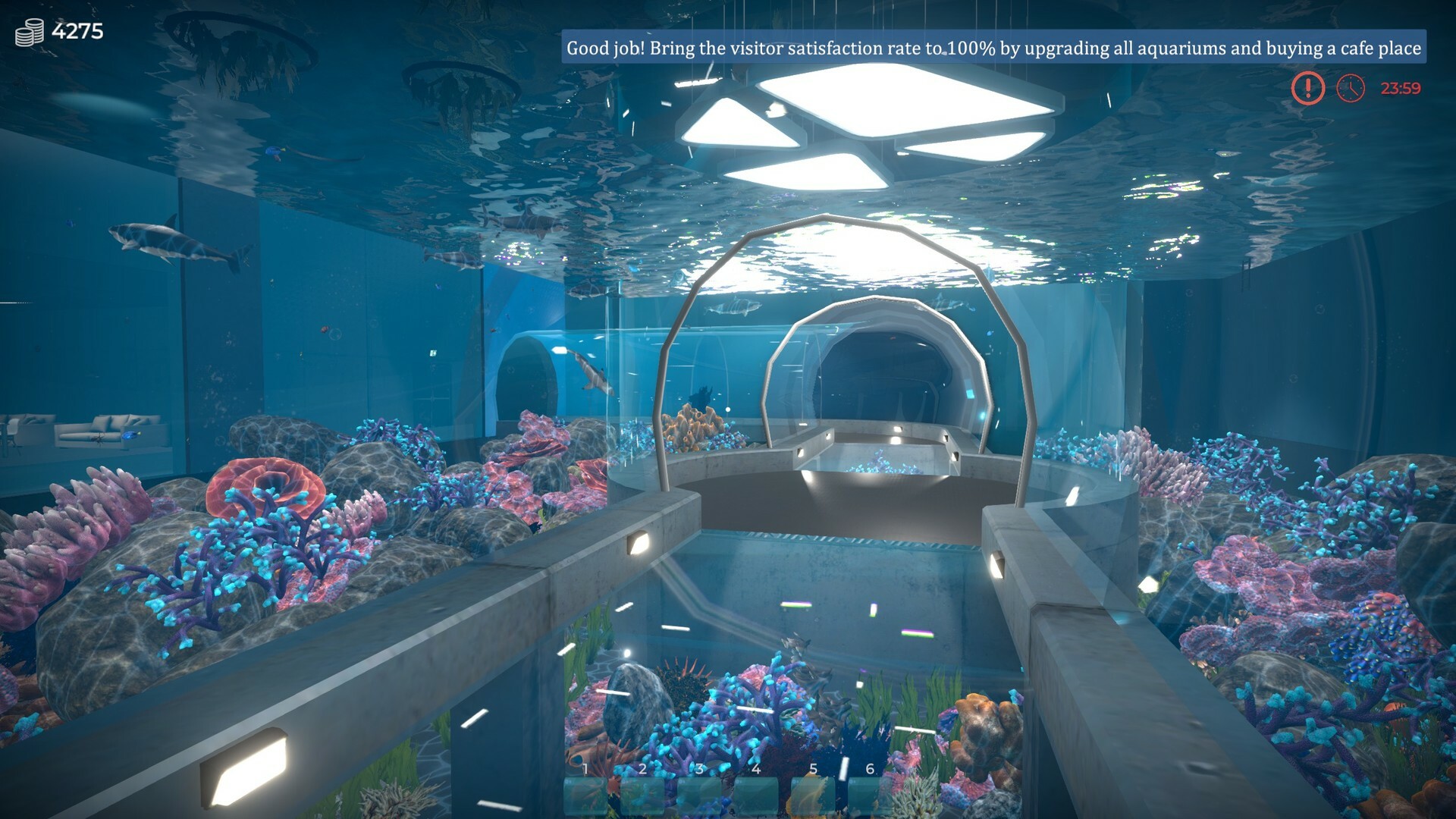
Task: Click the coin stack currency icon
Action: tap(27, 31)
